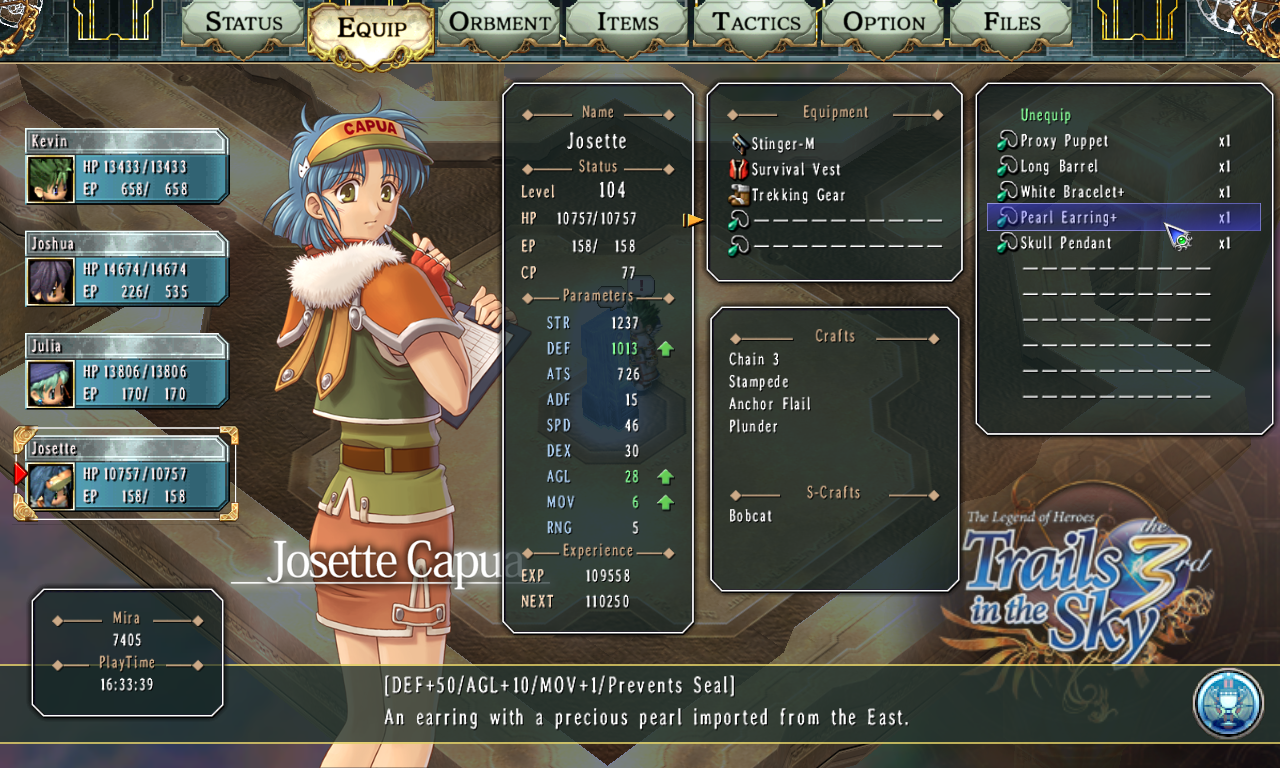Viewport: 1280px width, 768px height.
Task: Switch to the Status tab
Action: click(x=244, y=22)
